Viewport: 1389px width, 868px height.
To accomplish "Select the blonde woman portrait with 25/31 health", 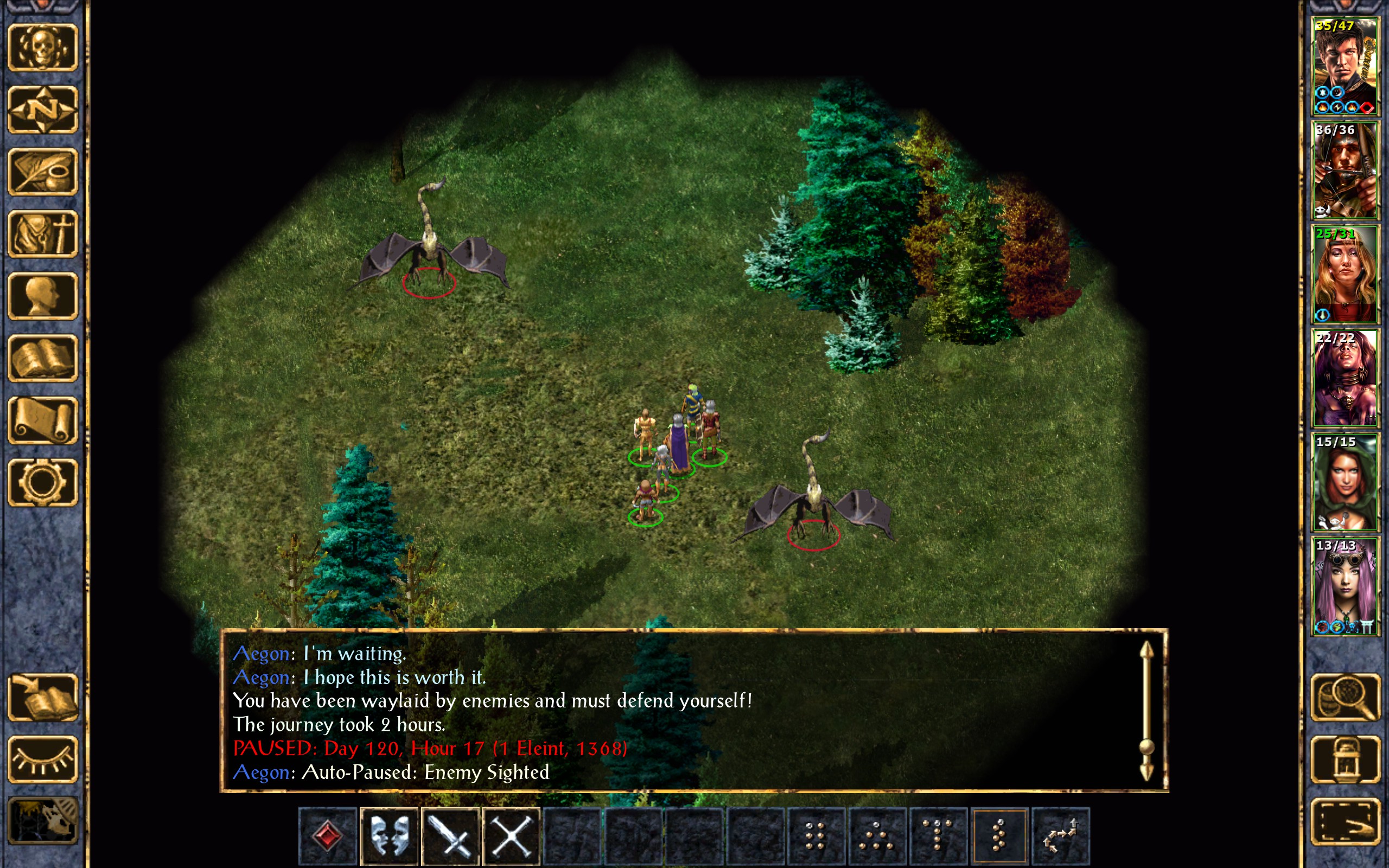I will click(1345, 275).
